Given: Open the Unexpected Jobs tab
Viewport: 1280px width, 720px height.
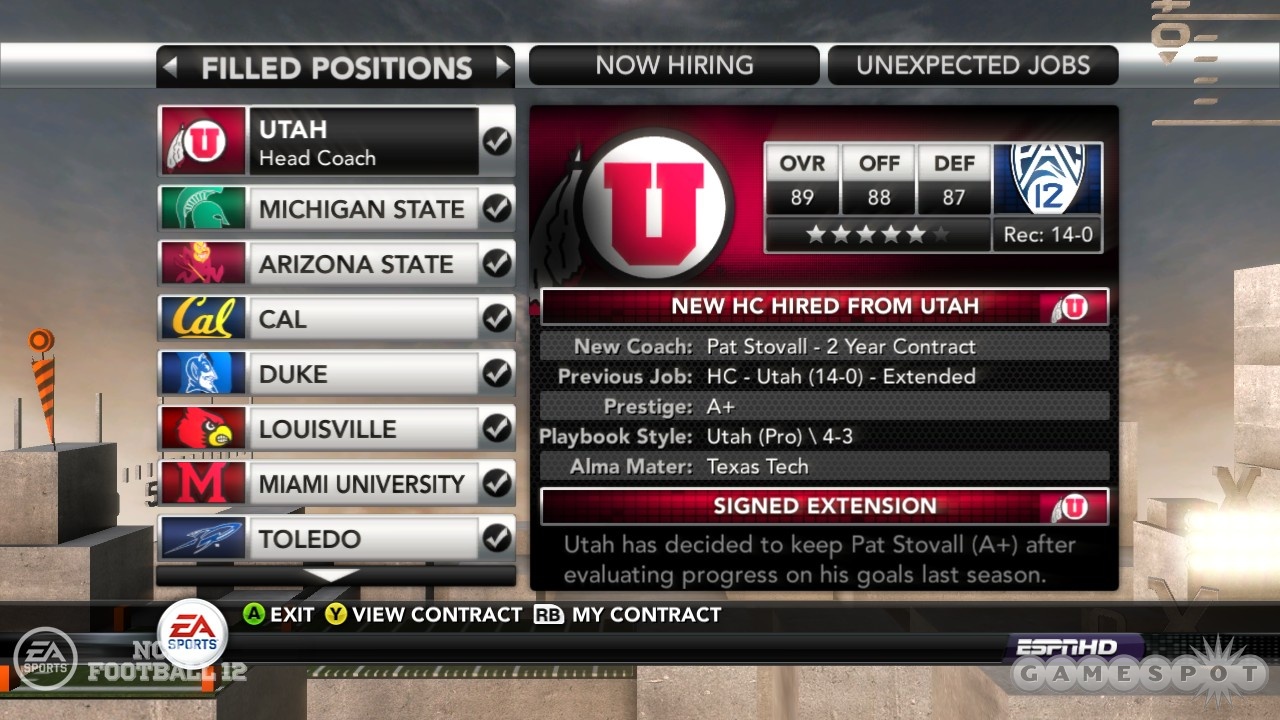Looking at the screenshot, I should (x=972, y=66).
